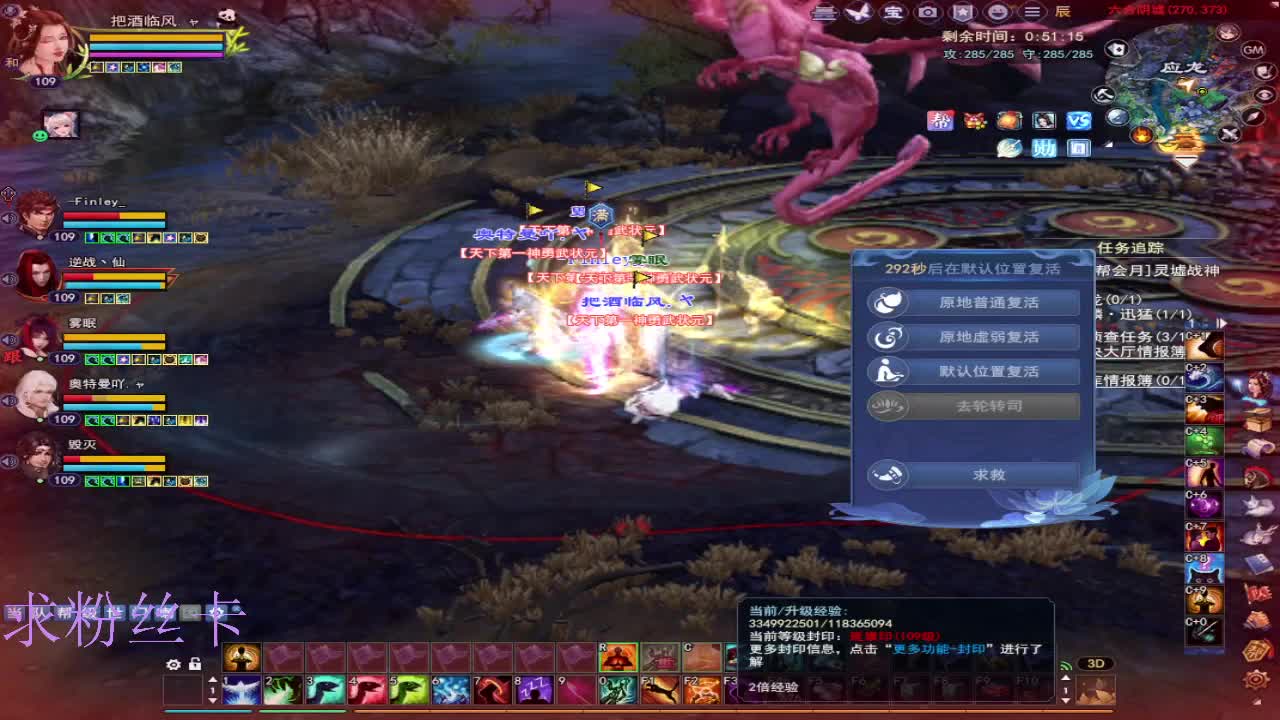The image size is (1280, 720).
Task: Click the smiley emoji icon in top toolbar
Action: pyautogui.click(x=997, y=12)
